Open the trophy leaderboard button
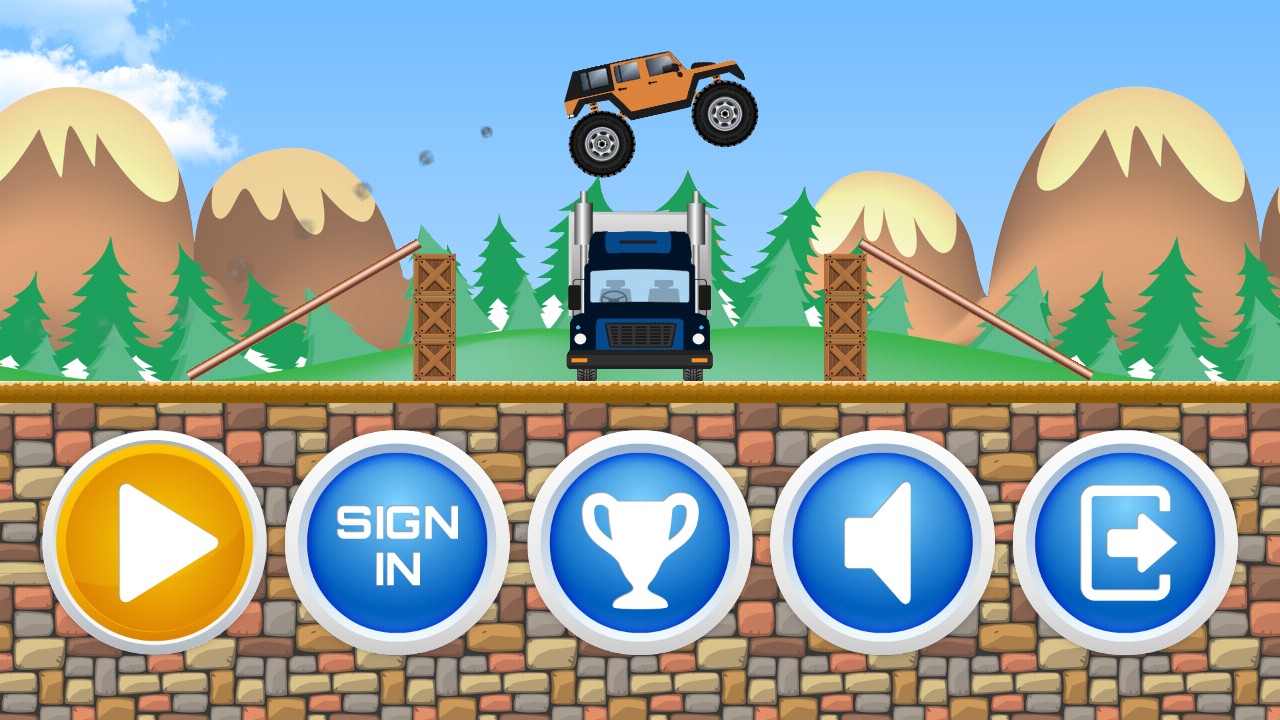The image size is (1280, 720). coord(640,542)
